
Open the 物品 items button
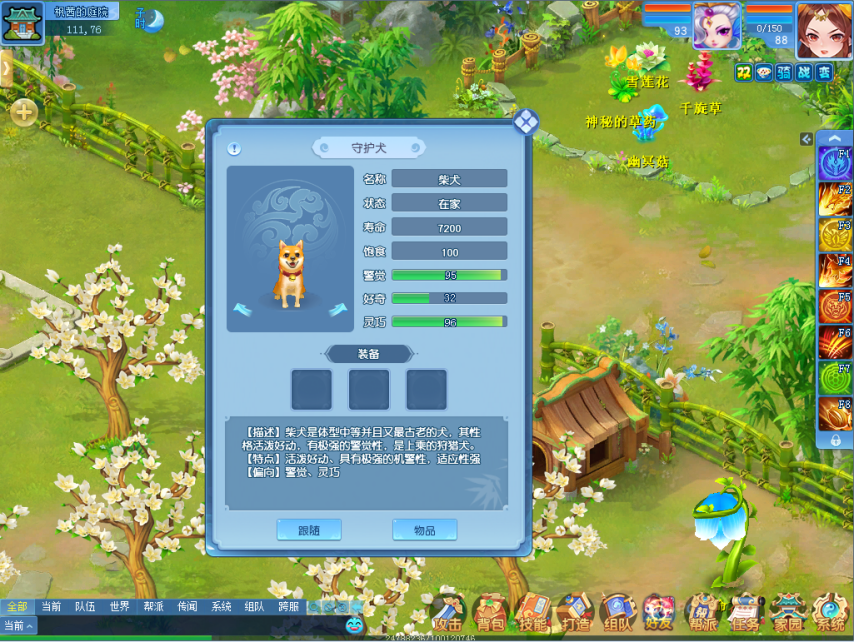click(425, 530)
